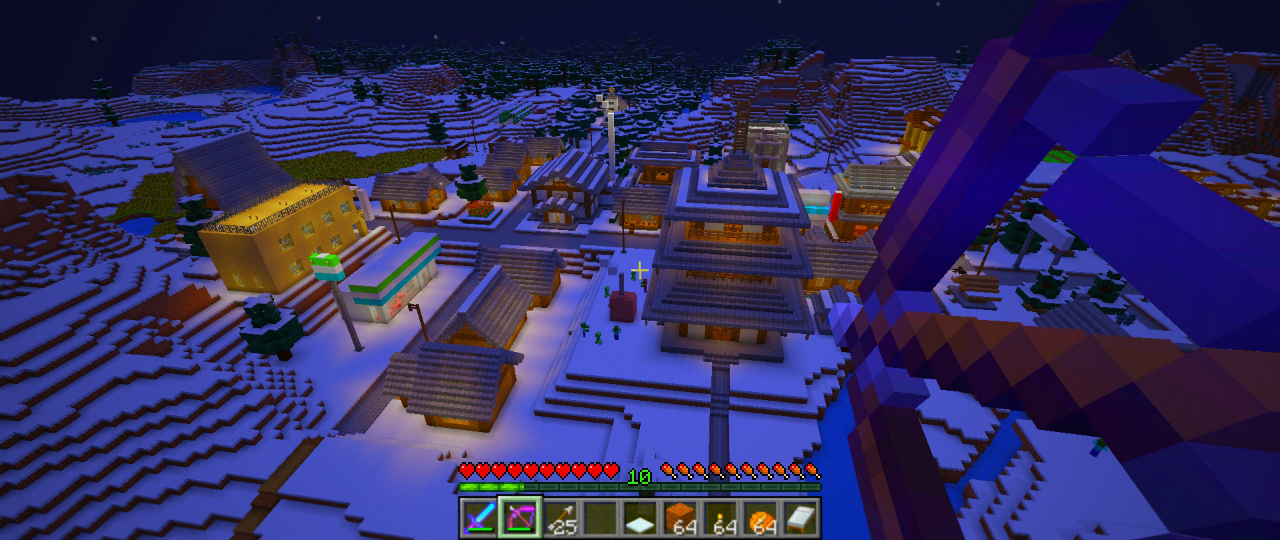Select the round orange food stack slot

point(762,517)
